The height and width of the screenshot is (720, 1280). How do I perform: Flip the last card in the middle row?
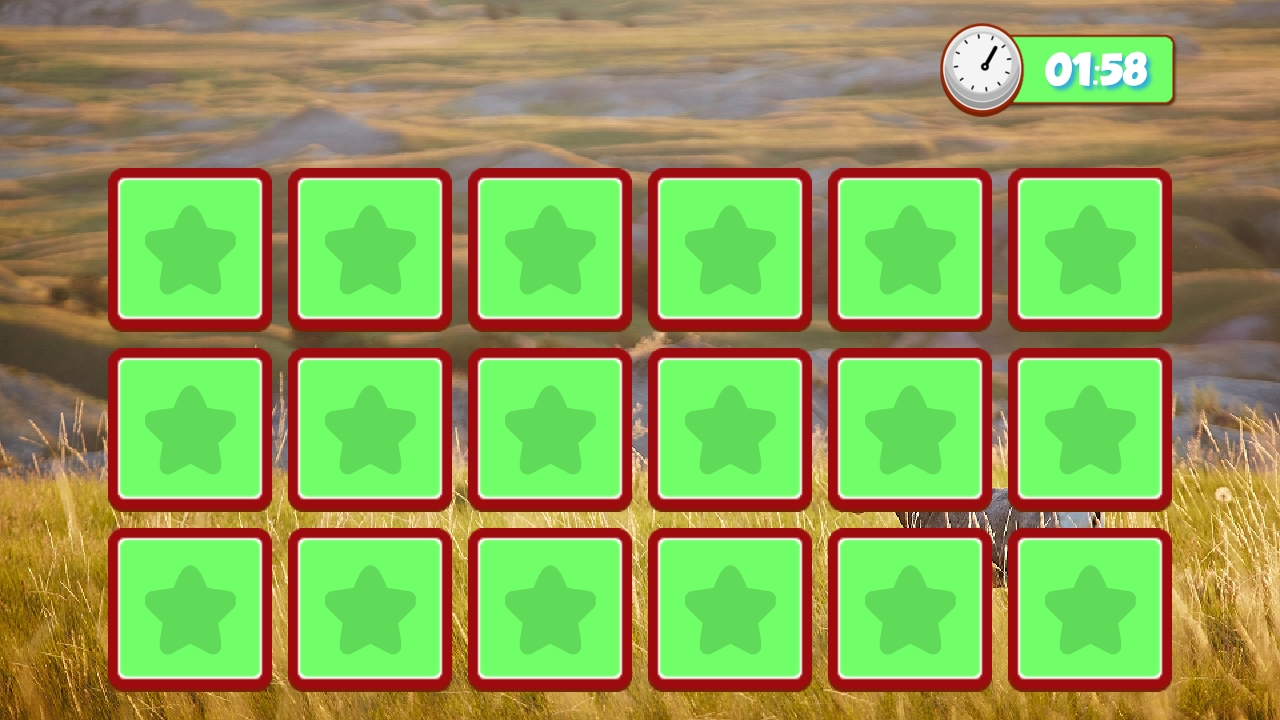1089,428
